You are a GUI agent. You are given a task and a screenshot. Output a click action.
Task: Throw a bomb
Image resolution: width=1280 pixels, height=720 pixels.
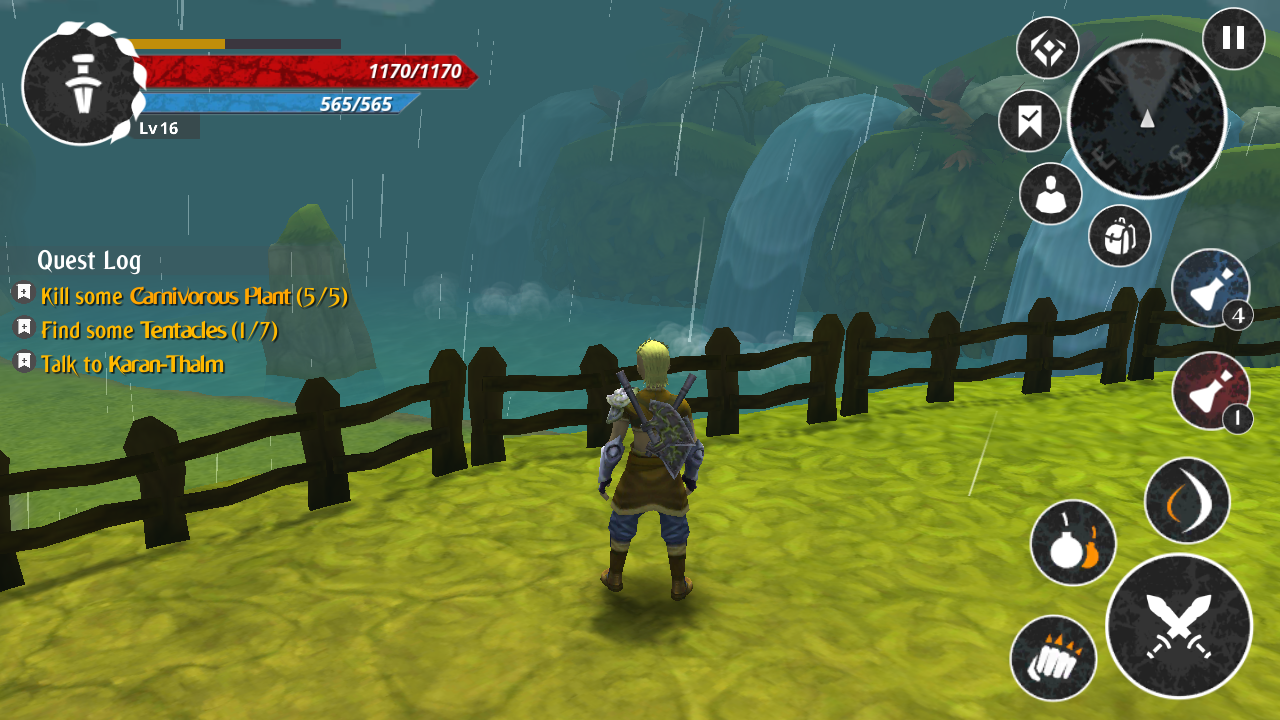pyautogui.click(x=1073, y=543)
